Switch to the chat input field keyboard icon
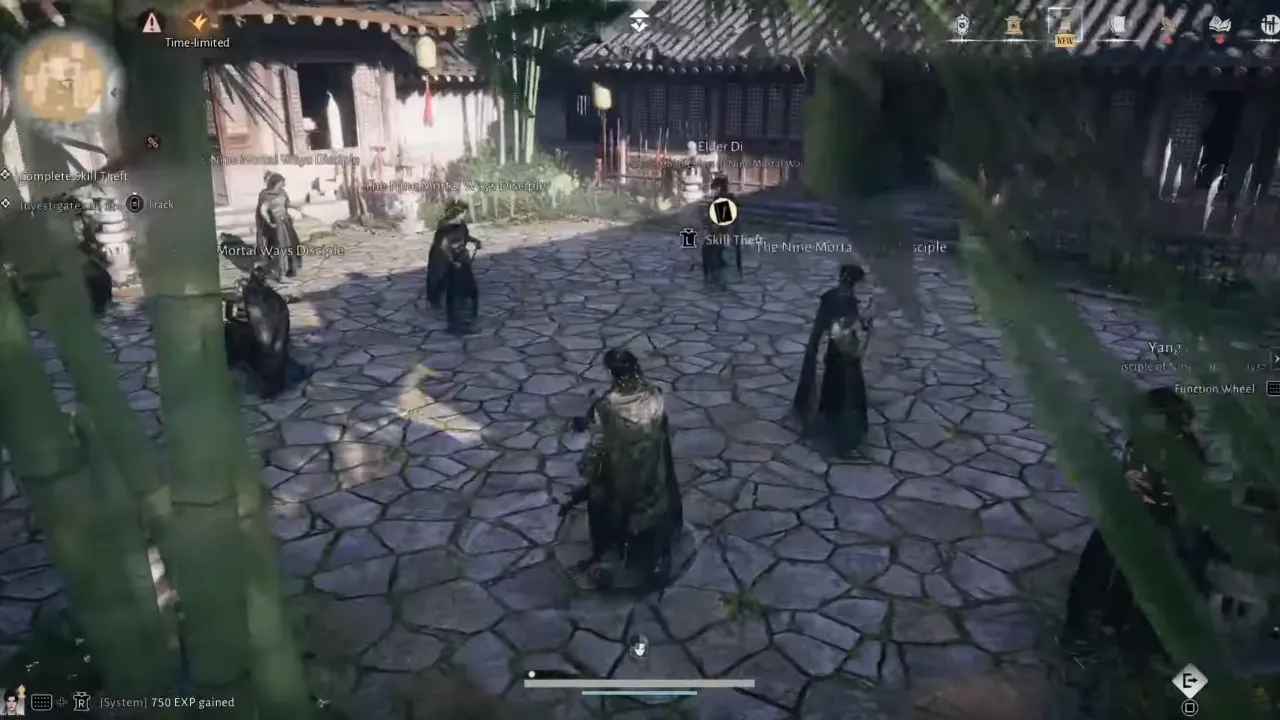Image resolution: width=1280 pixels, height=720 pixels. click(x=41, y=701)
